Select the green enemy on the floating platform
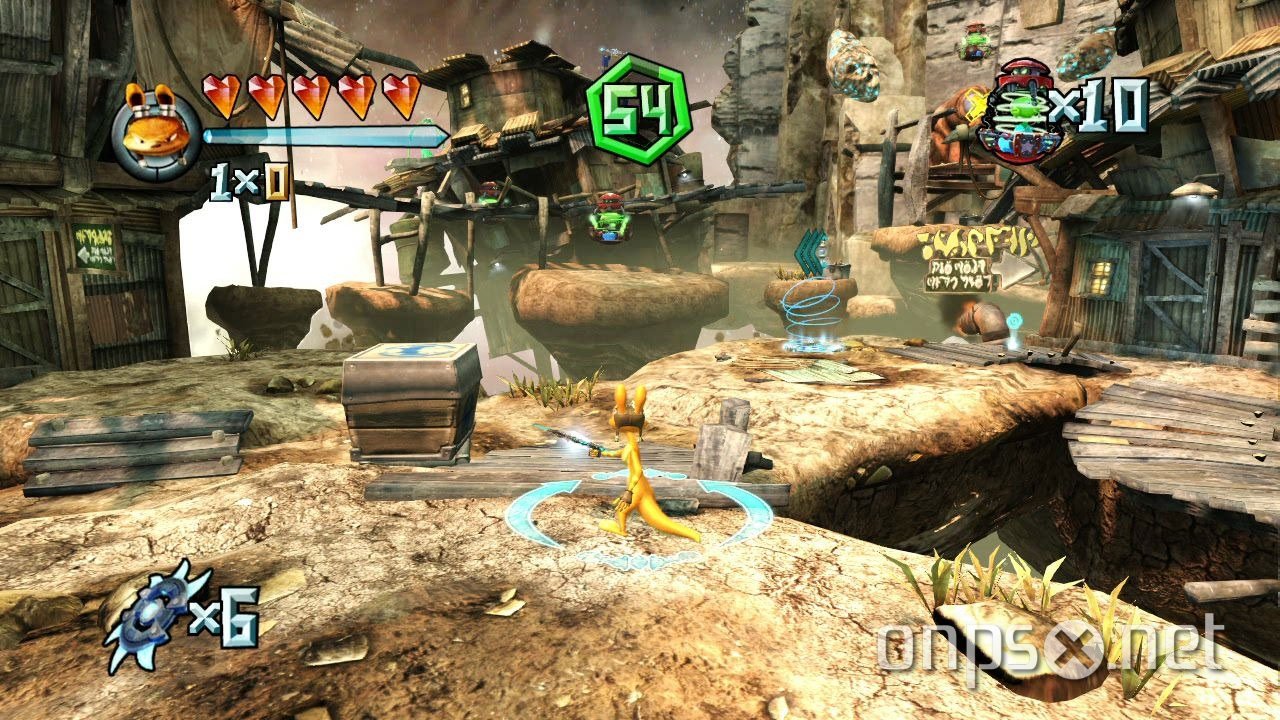 608,218
